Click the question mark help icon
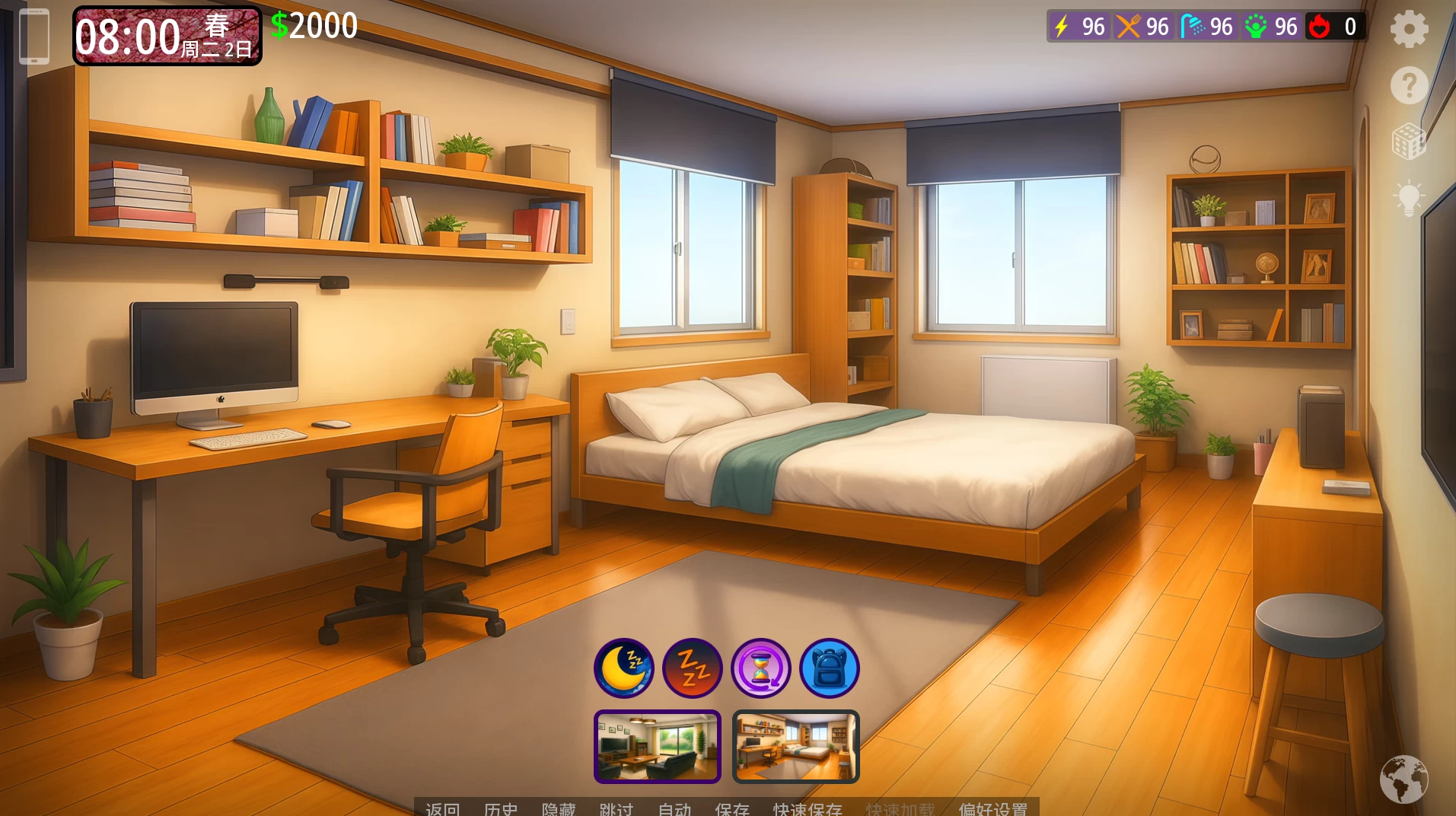The height and width of the screenshot is (816, 1456). pyautogui.click(x=1409, y=85)
